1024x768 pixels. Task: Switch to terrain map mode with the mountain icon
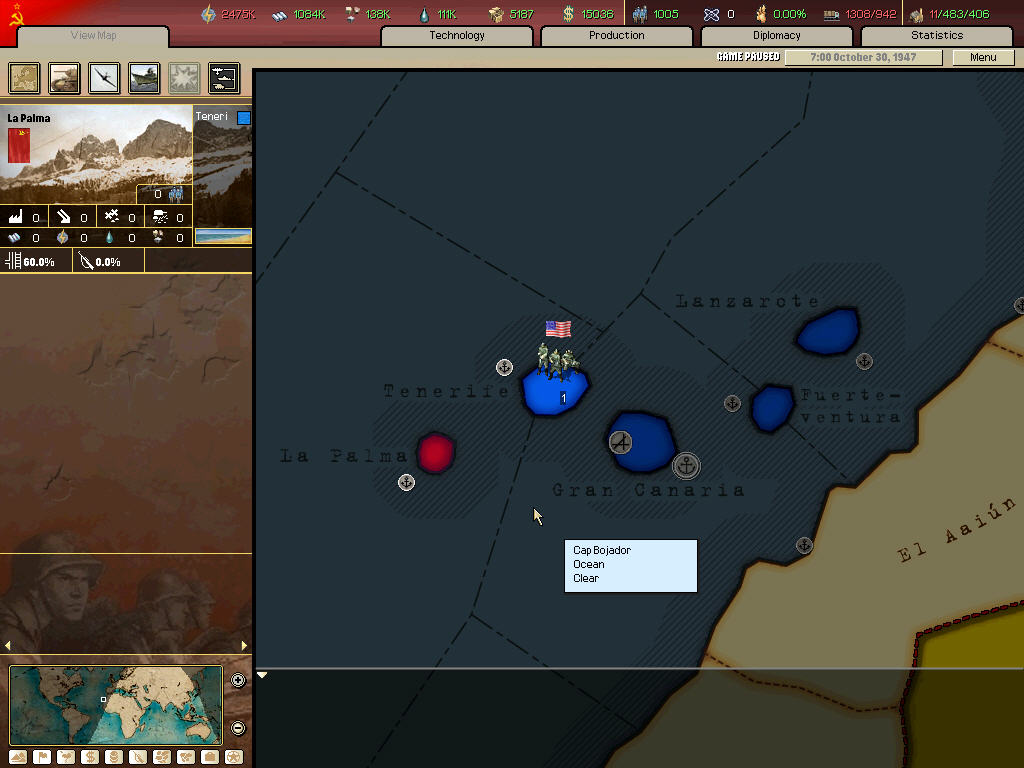point(18,757)
